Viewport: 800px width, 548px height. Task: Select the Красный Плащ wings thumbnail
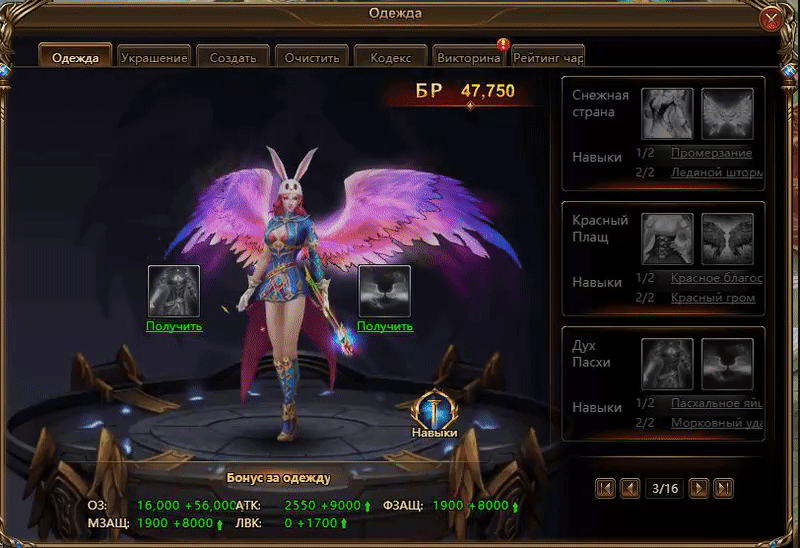(727, 238)
